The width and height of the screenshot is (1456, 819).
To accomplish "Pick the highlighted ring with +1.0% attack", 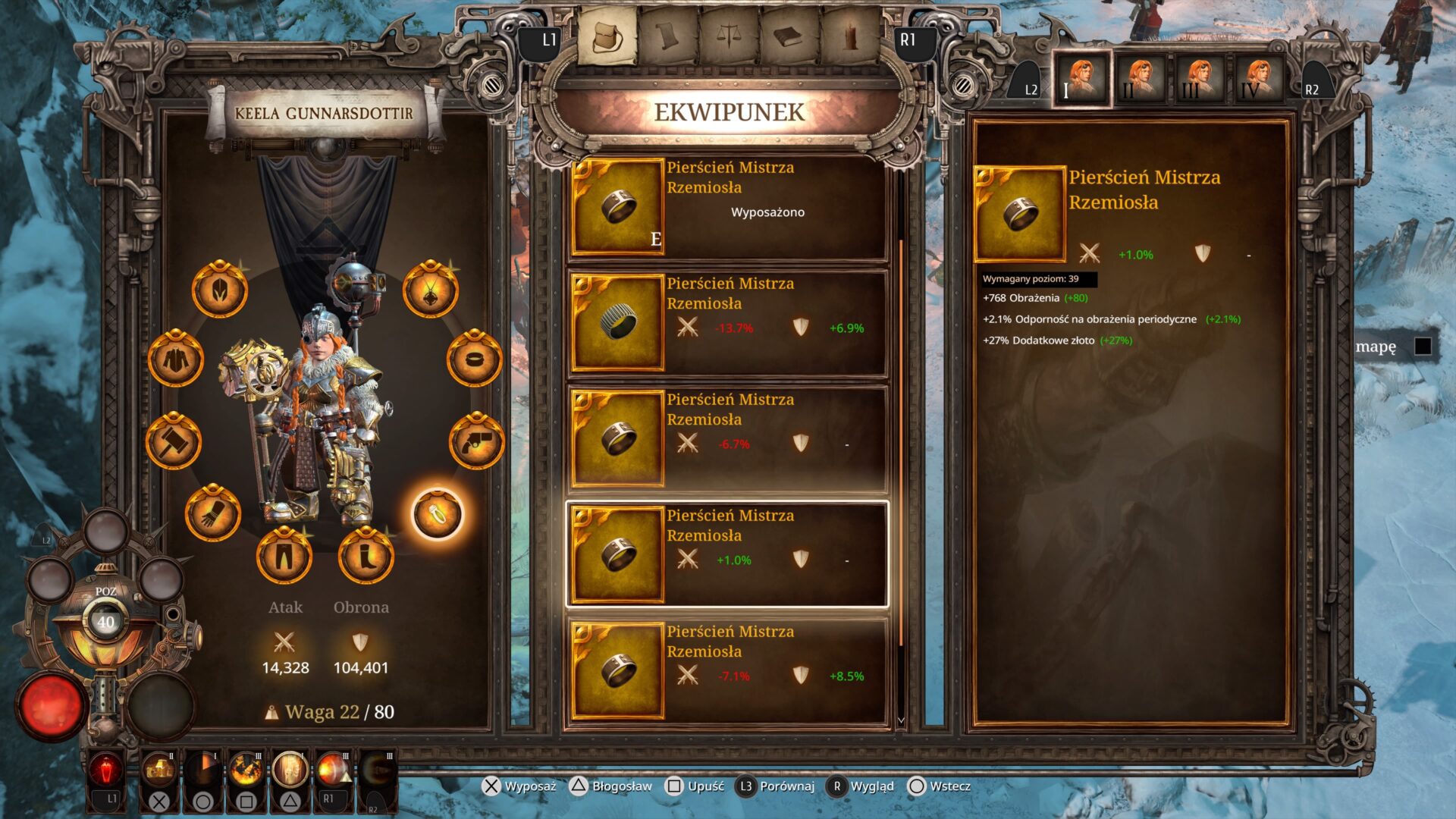I will tap(728, 555).
